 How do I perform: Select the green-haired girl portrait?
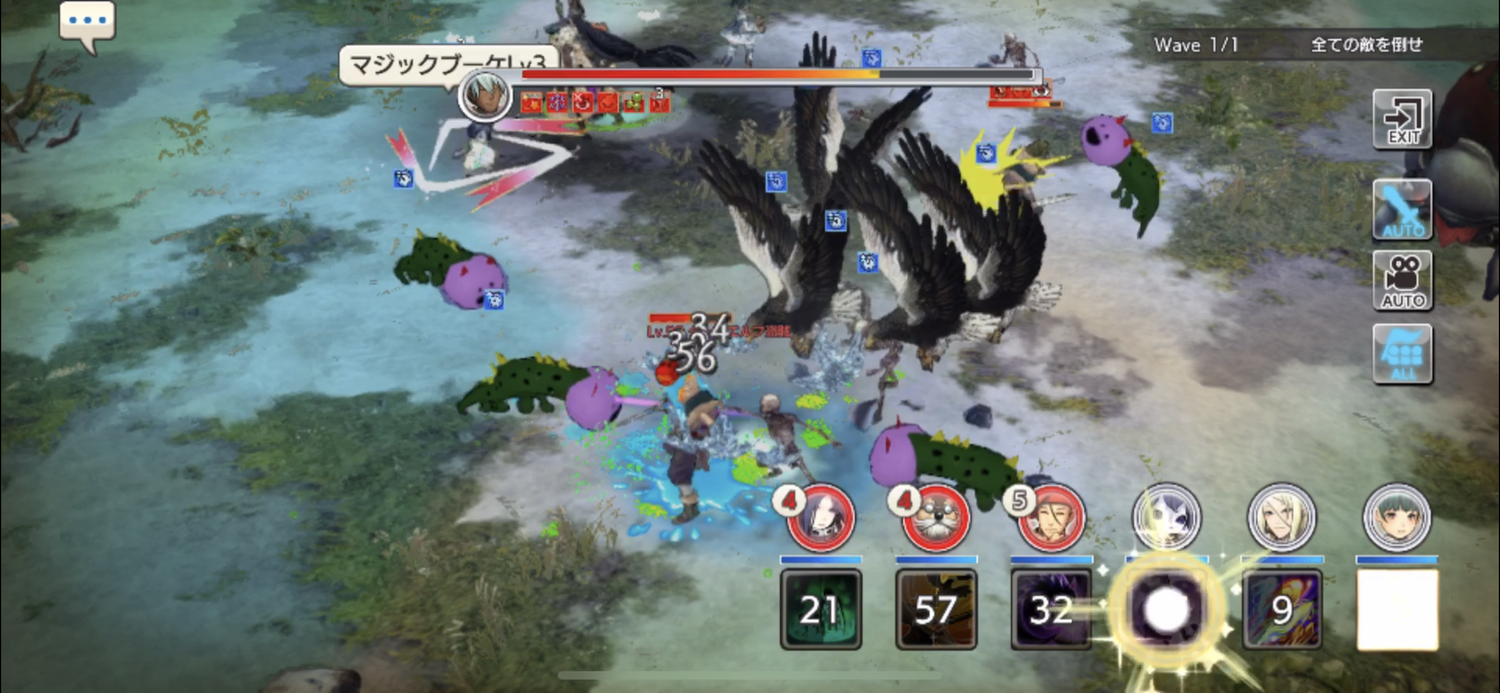point(1397,516)
